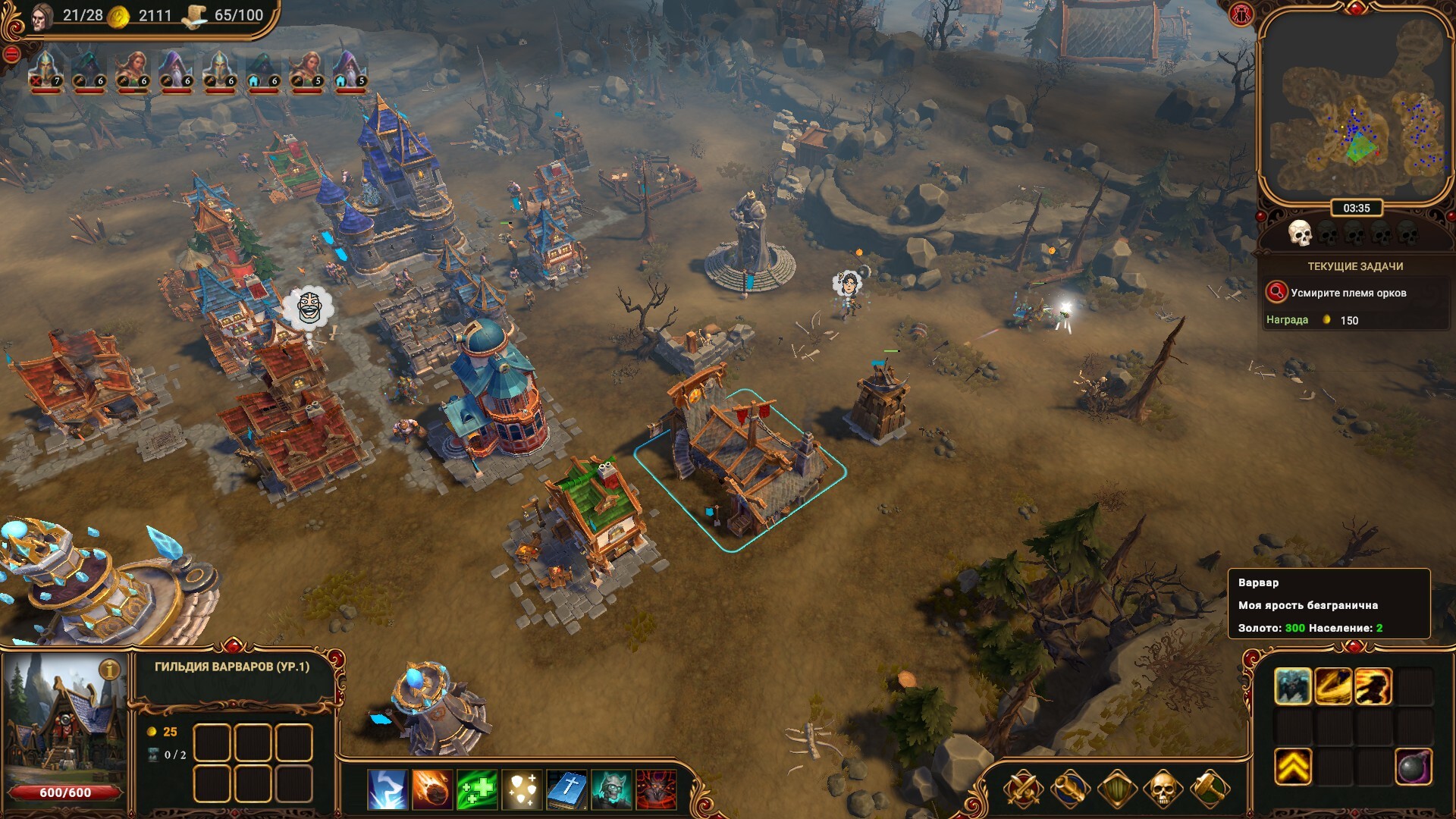Summon the horned skeleton spell
This screenshot has width=1456, height=819.
[x=611, y=789]
